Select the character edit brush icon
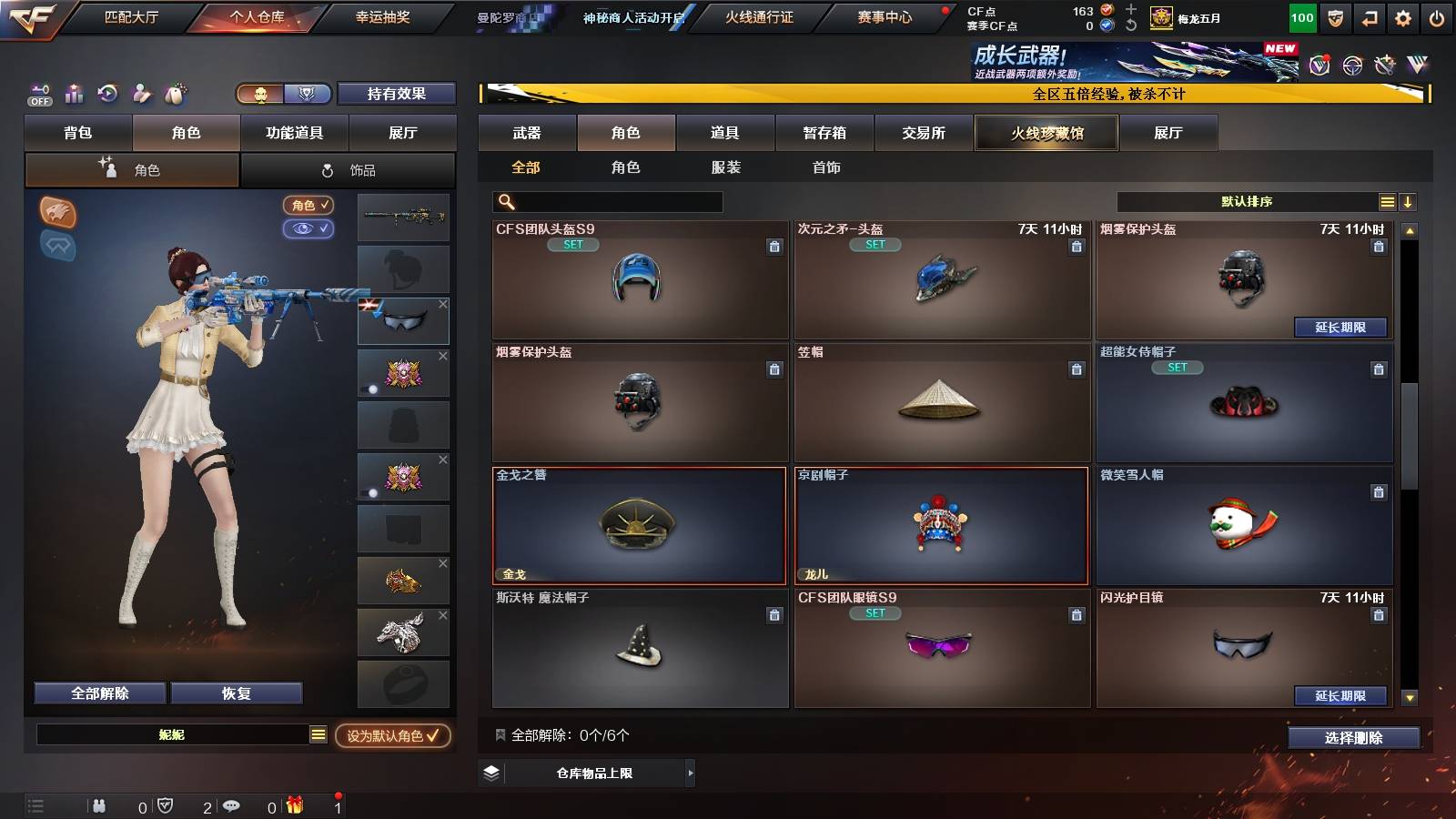This screenshot has width=1456, height=819. [142, 94]
